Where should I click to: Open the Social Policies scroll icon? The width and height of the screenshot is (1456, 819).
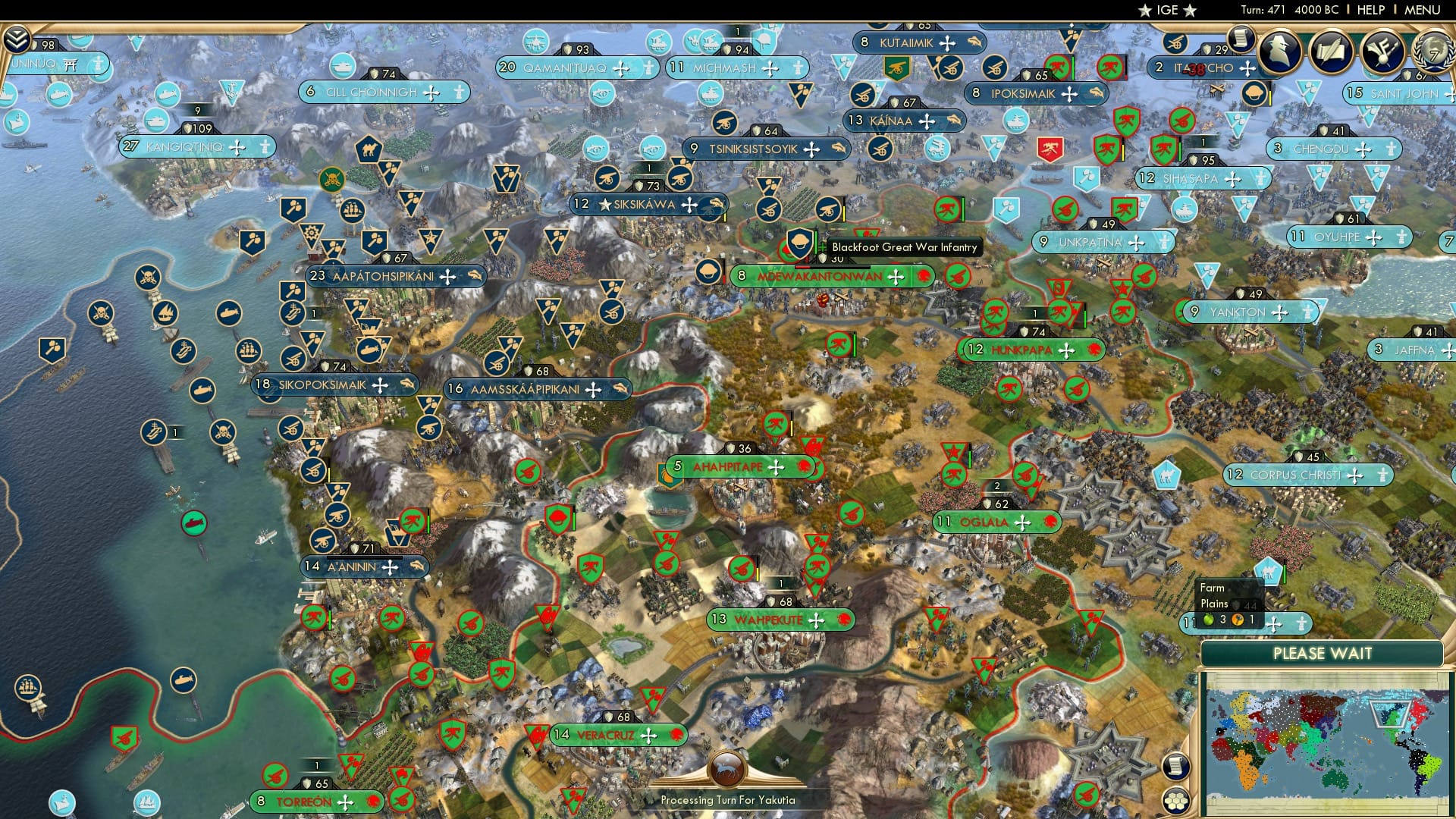pyautogui.click(x=1332, y=53)
